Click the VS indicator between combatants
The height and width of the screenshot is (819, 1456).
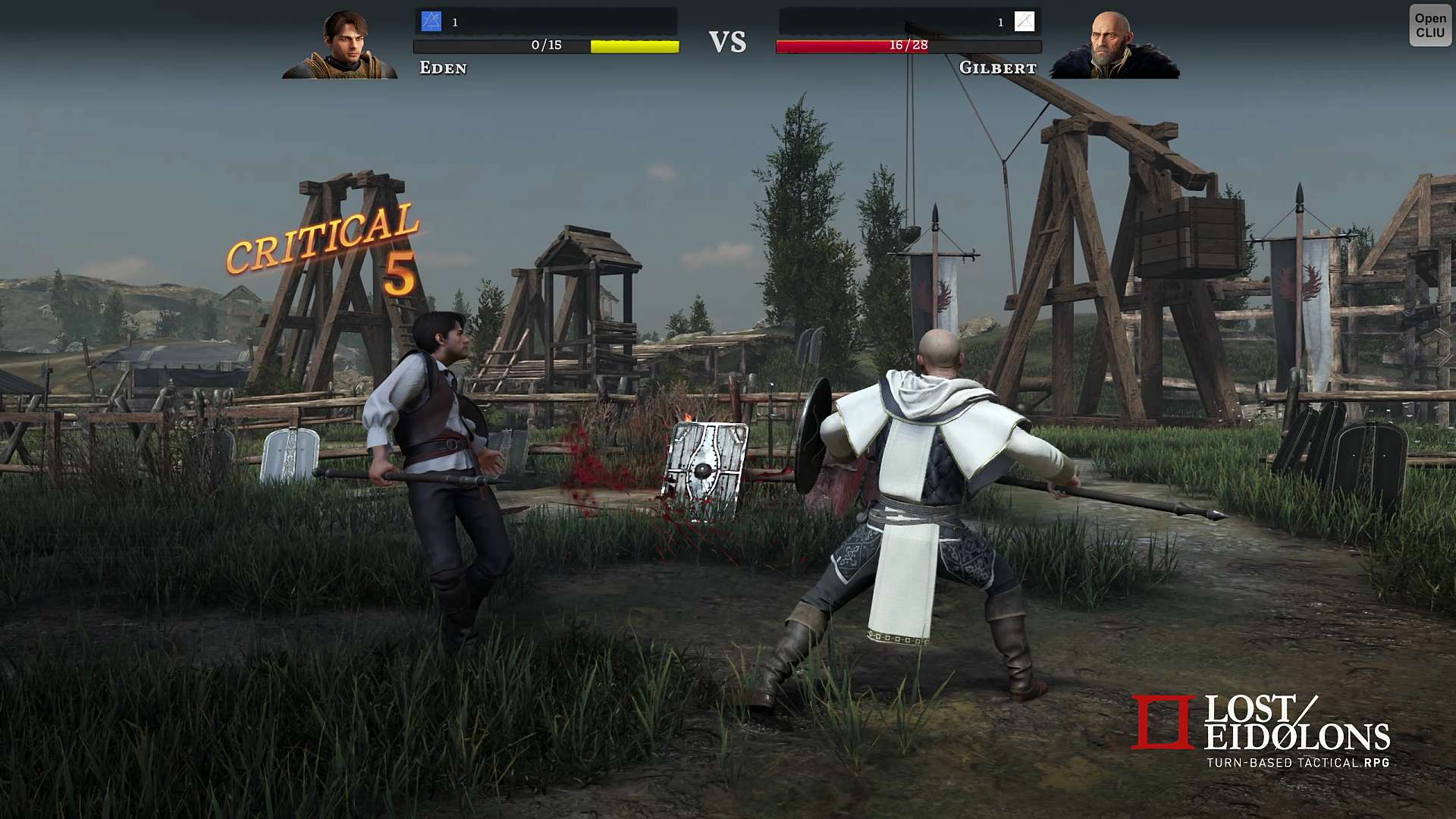point(728,40)
